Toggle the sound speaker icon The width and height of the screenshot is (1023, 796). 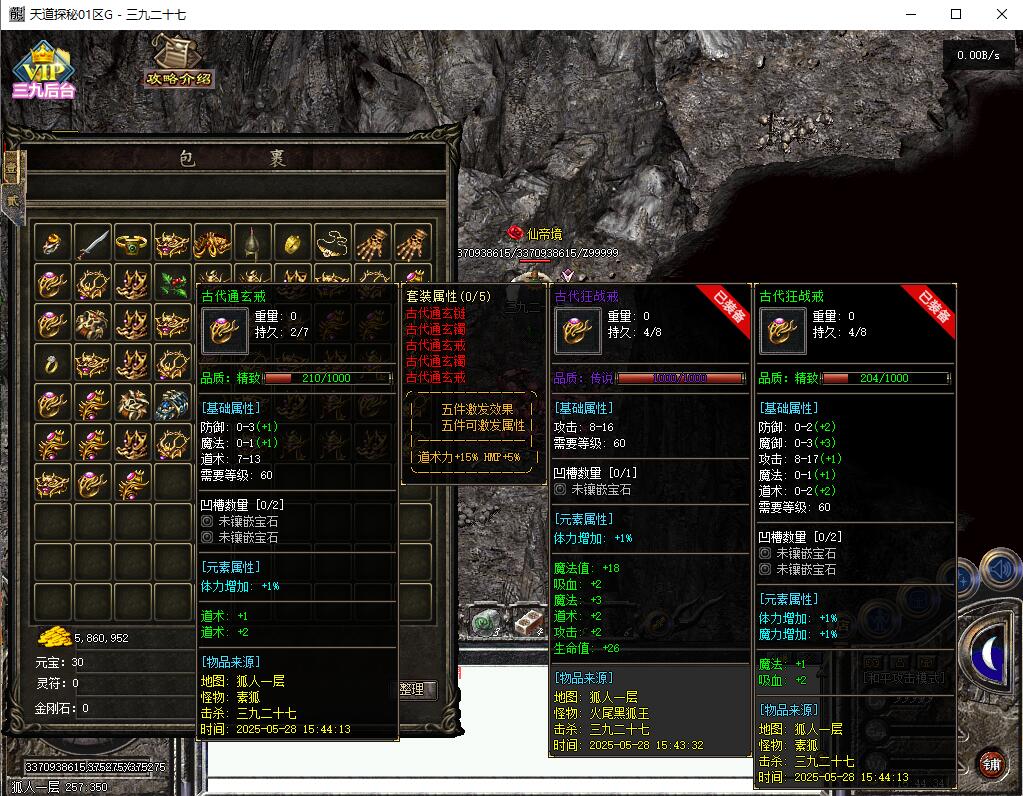pos(999,570)
